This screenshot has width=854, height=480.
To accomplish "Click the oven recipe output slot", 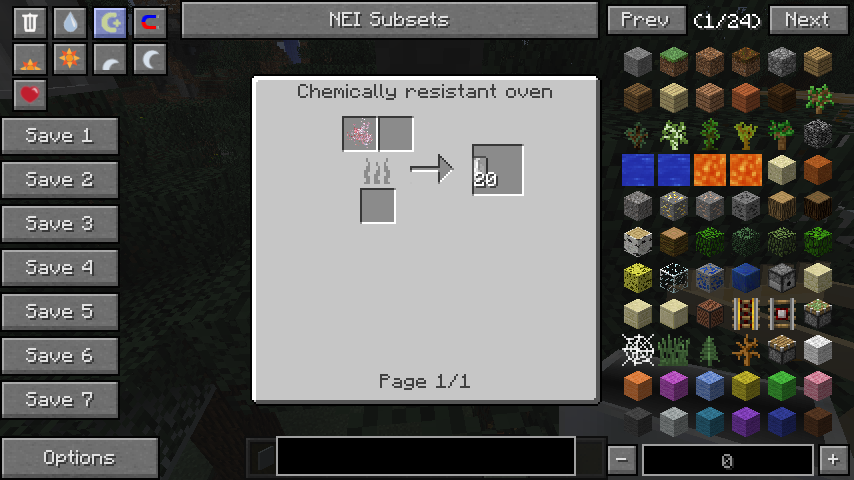I will click(x=497, y=170).
